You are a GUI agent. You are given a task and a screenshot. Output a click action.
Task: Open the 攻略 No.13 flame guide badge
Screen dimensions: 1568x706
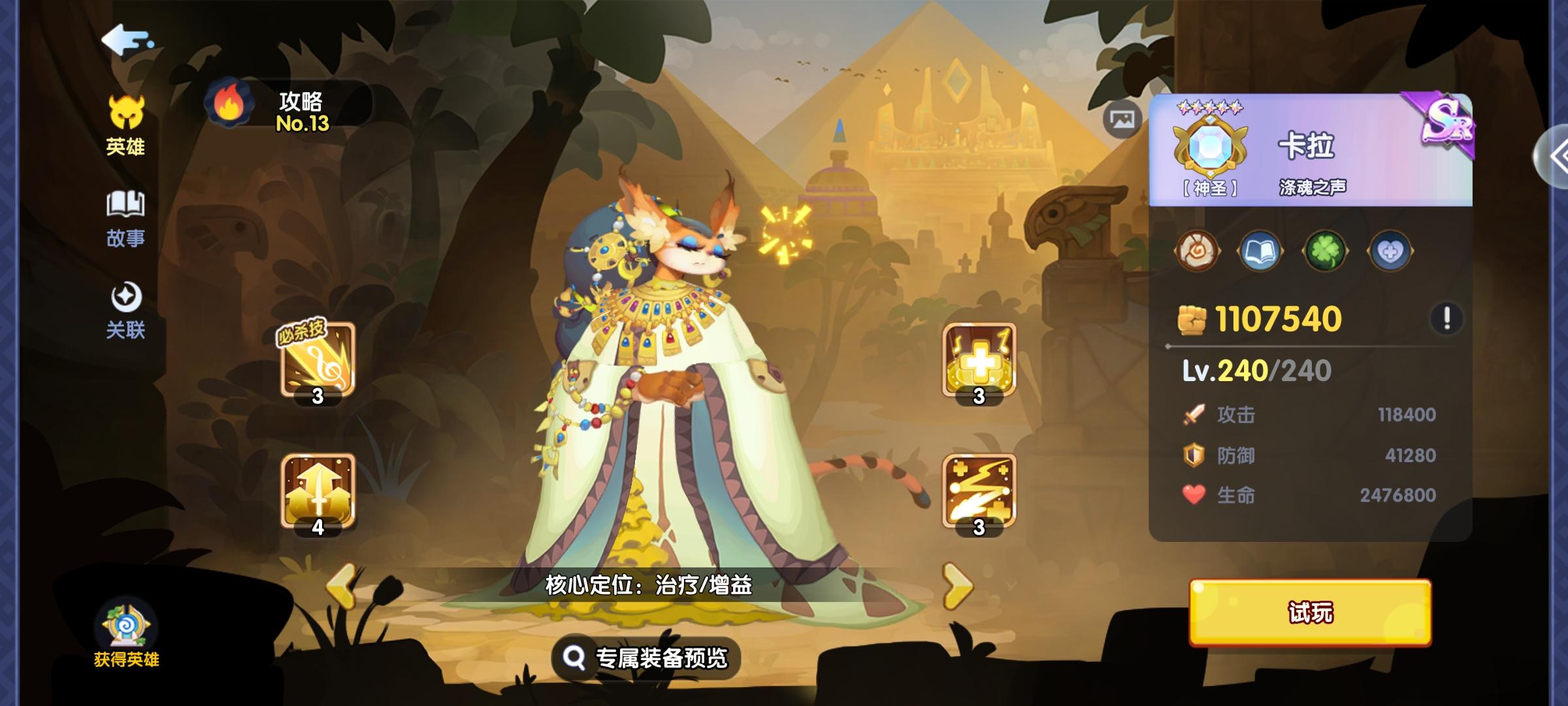(230, 105)
